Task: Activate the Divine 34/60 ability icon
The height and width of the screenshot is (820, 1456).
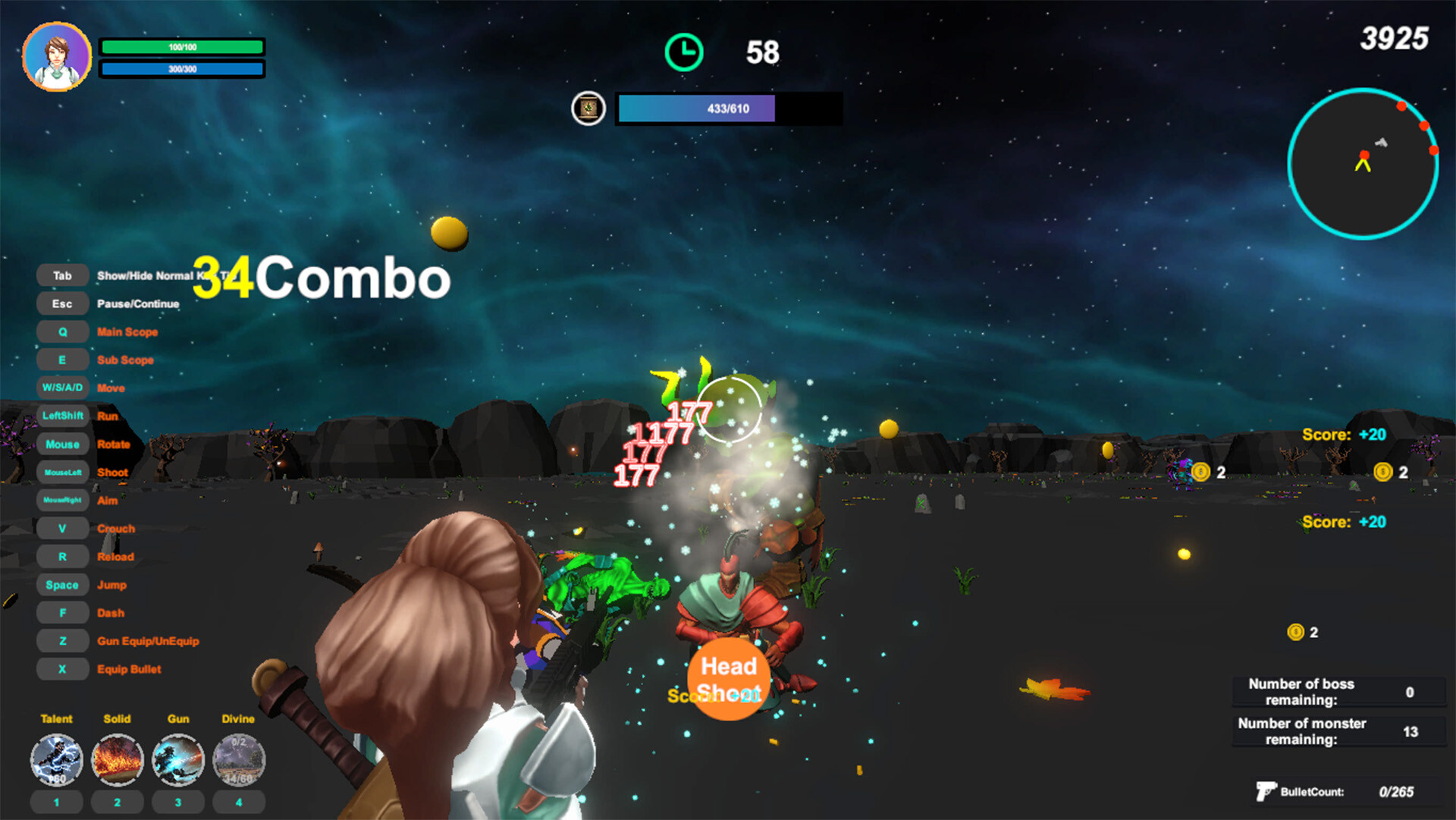Action: tap(239, 759)
